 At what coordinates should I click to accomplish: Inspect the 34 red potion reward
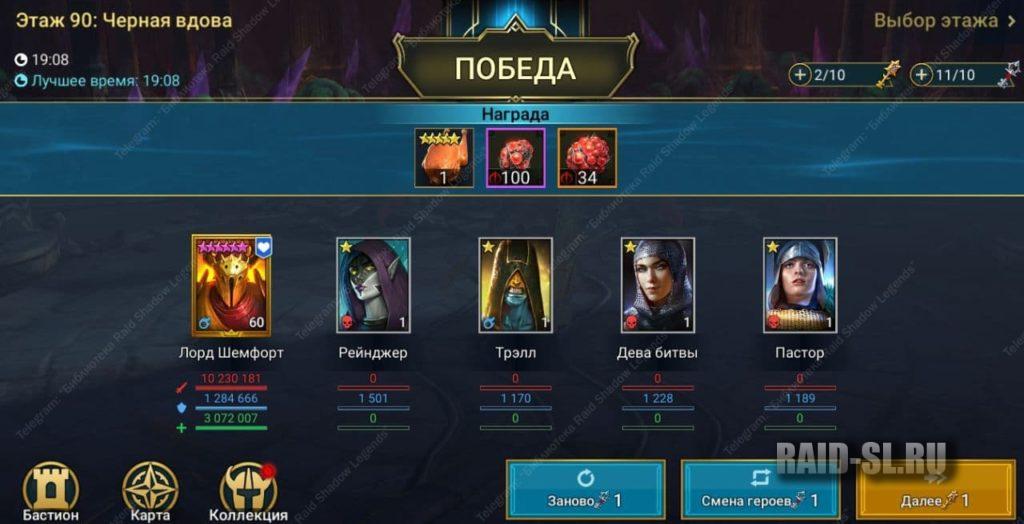coord(587,158)
